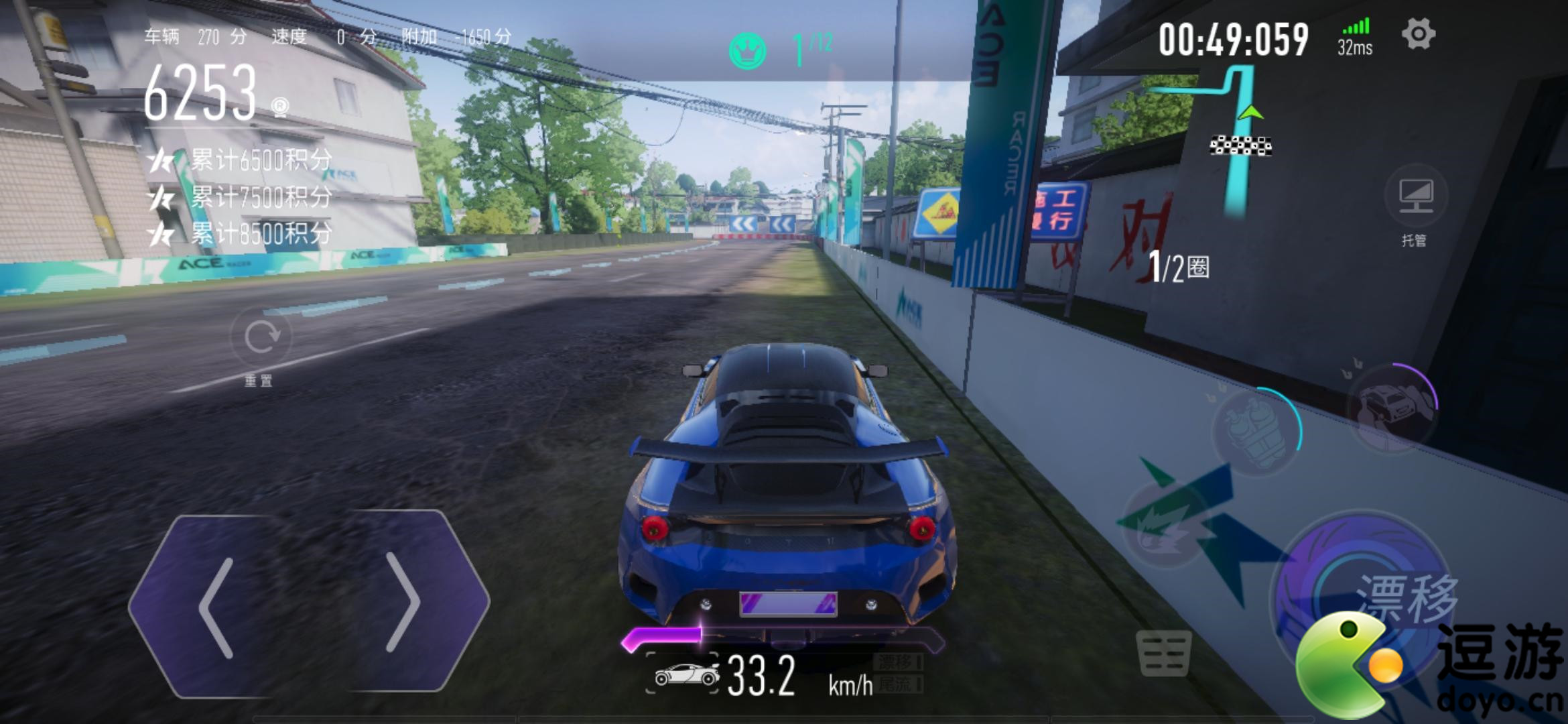
Task: Tap the 重置 reset car button
Action: click(260, 338)
